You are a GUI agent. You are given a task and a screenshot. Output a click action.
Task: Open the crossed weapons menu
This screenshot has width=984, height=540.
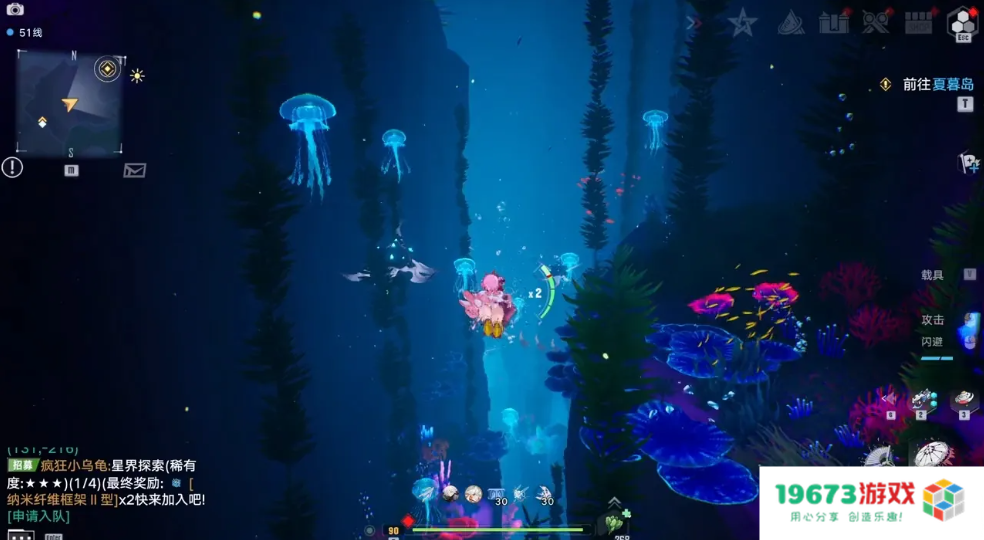click(x=876, y=22)
